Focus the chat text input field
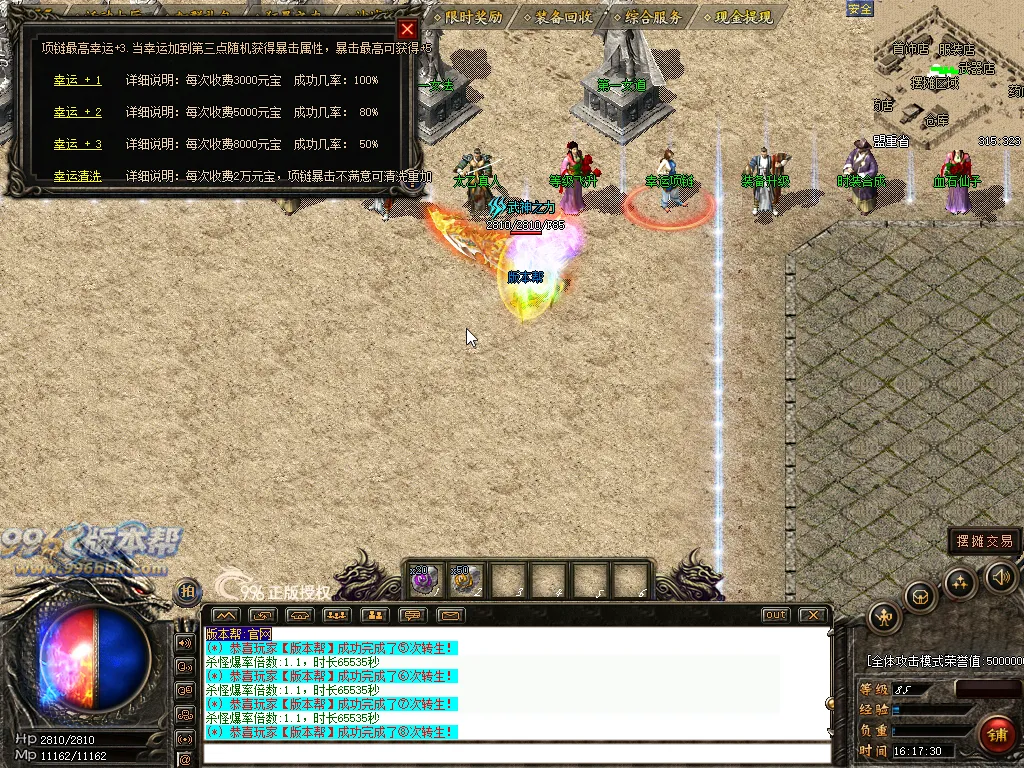1024x768 pixels. [515, 753]
